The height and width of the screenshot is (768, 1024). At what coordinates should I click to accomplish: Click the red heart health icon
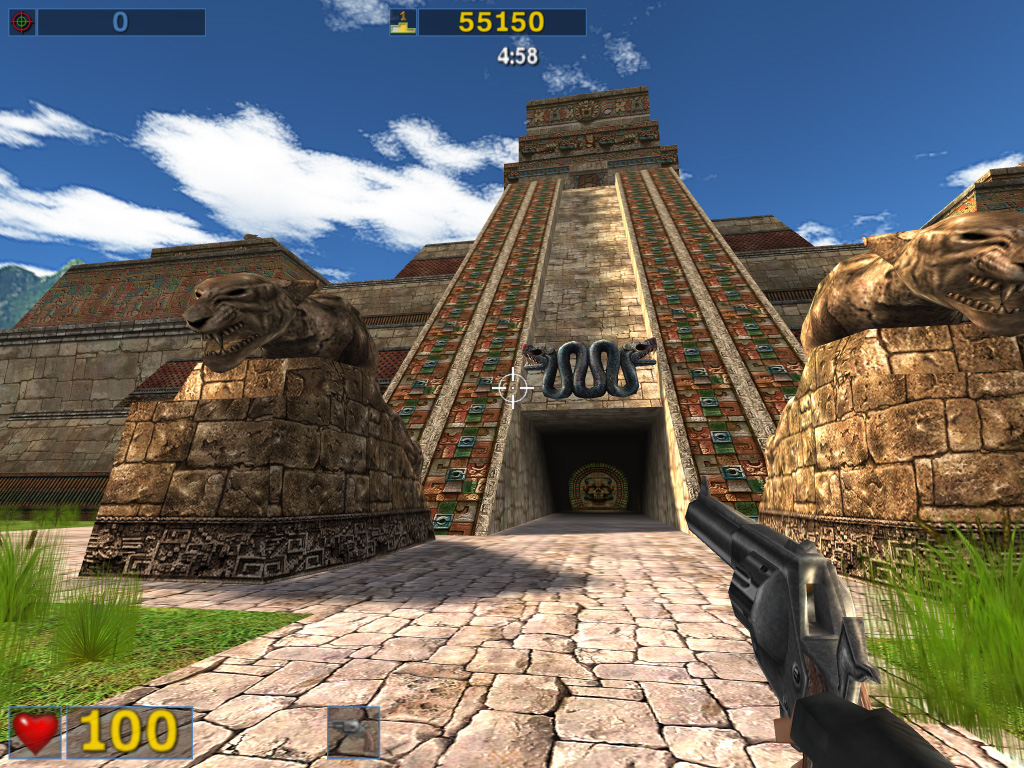pyautogui.click(x=35, y=732)
